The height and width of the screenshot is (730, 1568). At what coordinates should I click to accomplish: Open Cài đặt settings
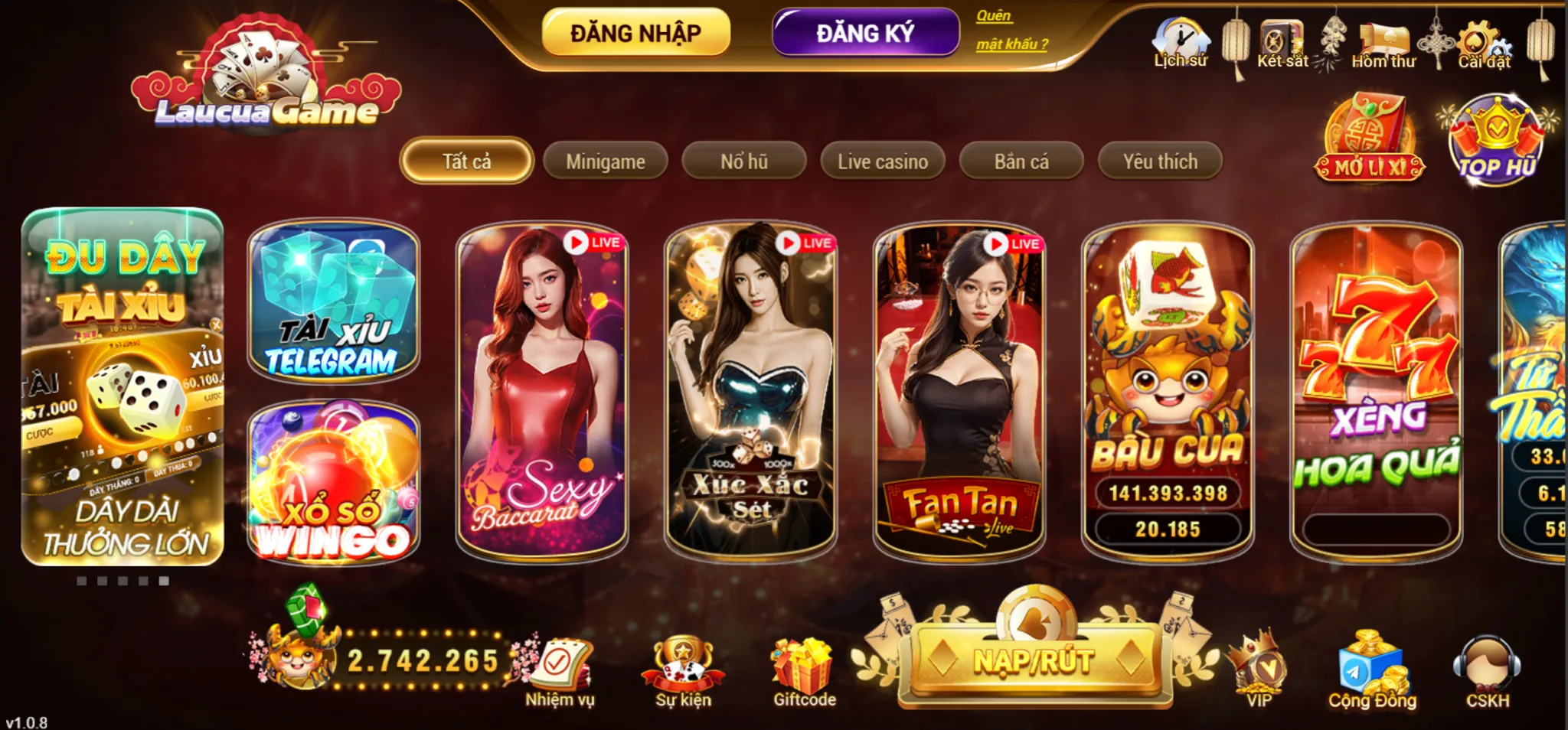point(1484,44)
